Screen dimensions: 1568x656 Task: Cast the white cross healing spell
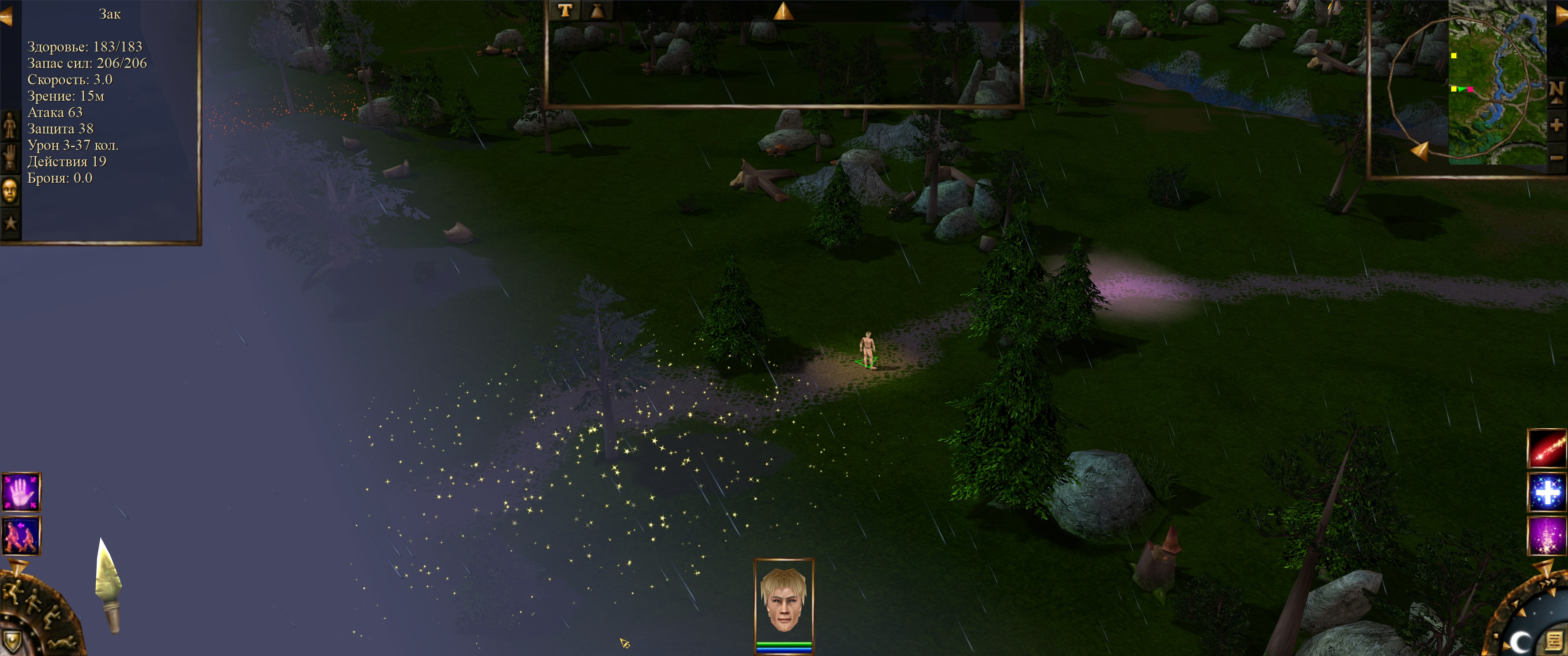[x=1547, y=492]
